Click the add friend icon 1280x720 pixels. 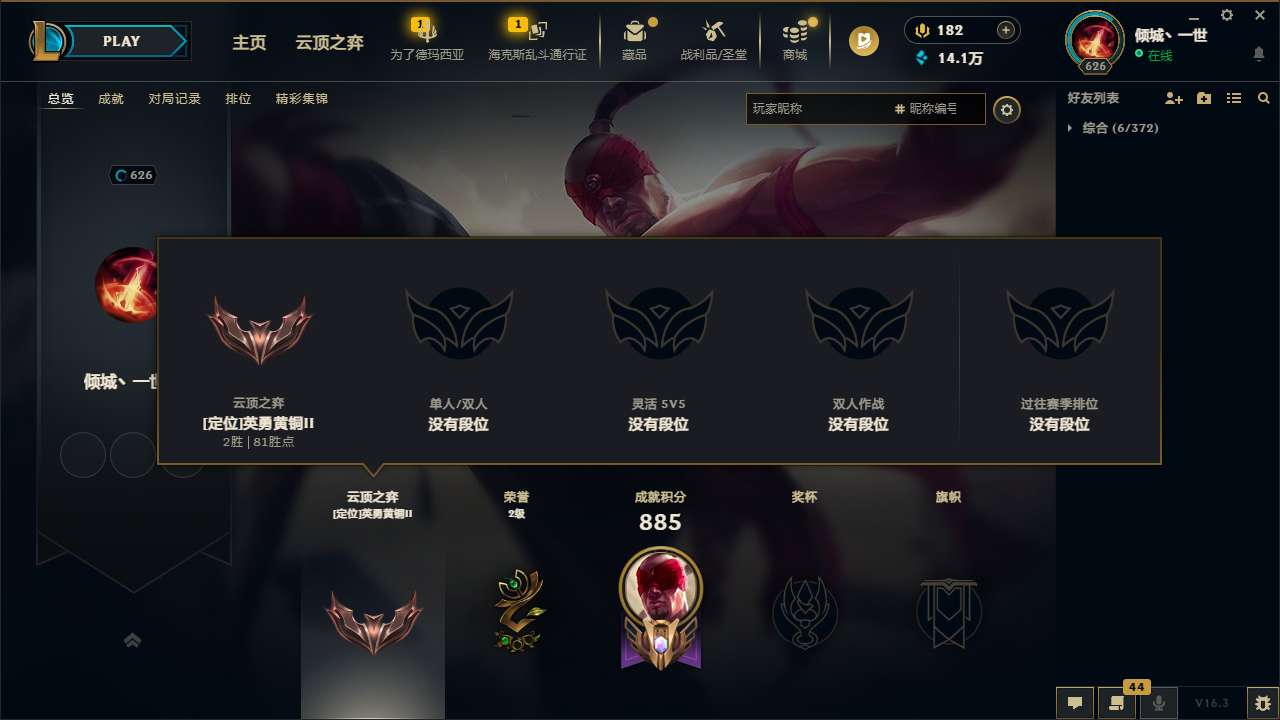coord(1172,98)
